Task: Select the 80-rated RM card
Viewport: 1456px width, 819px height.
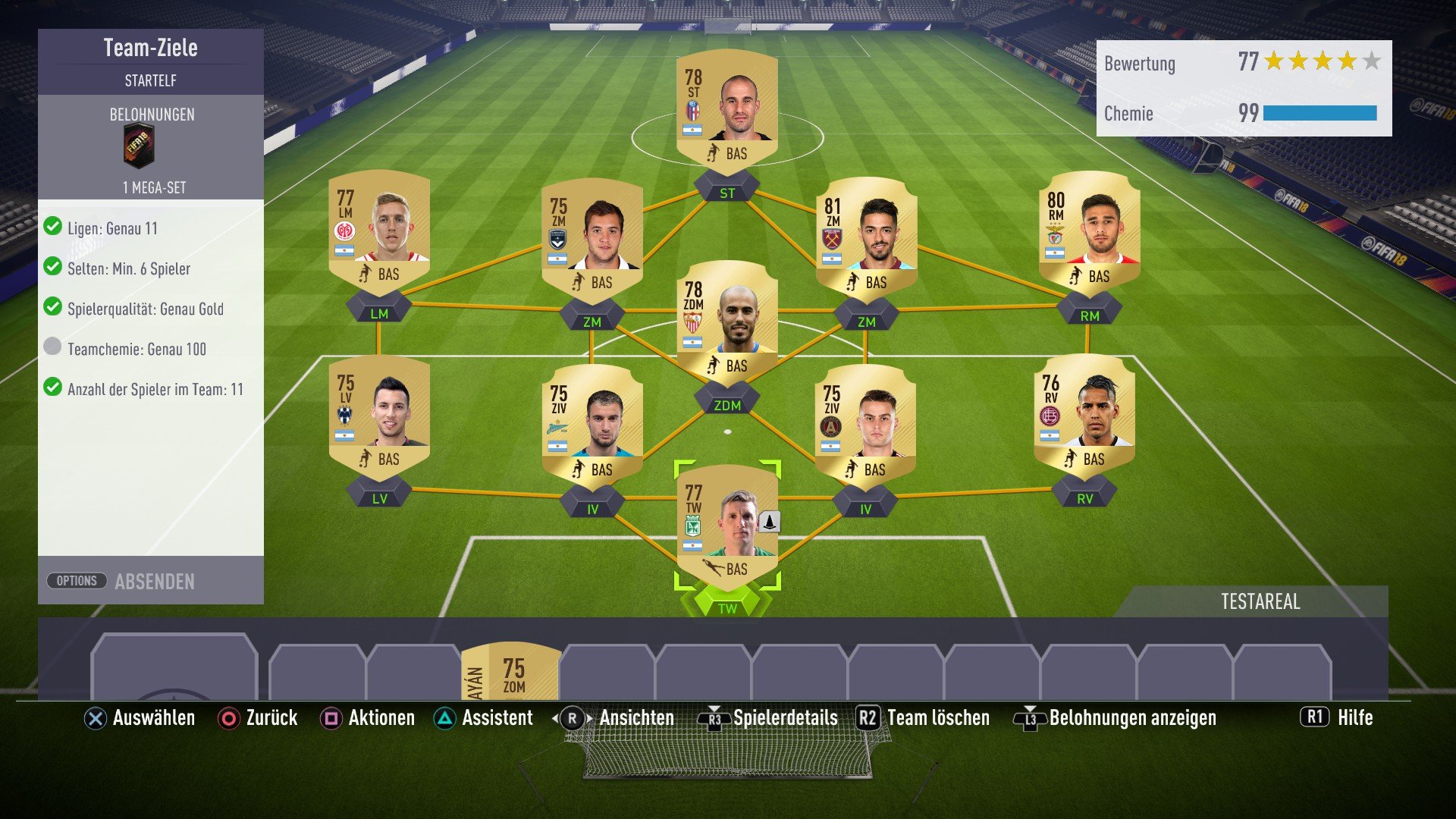Action: [1089, 233]
